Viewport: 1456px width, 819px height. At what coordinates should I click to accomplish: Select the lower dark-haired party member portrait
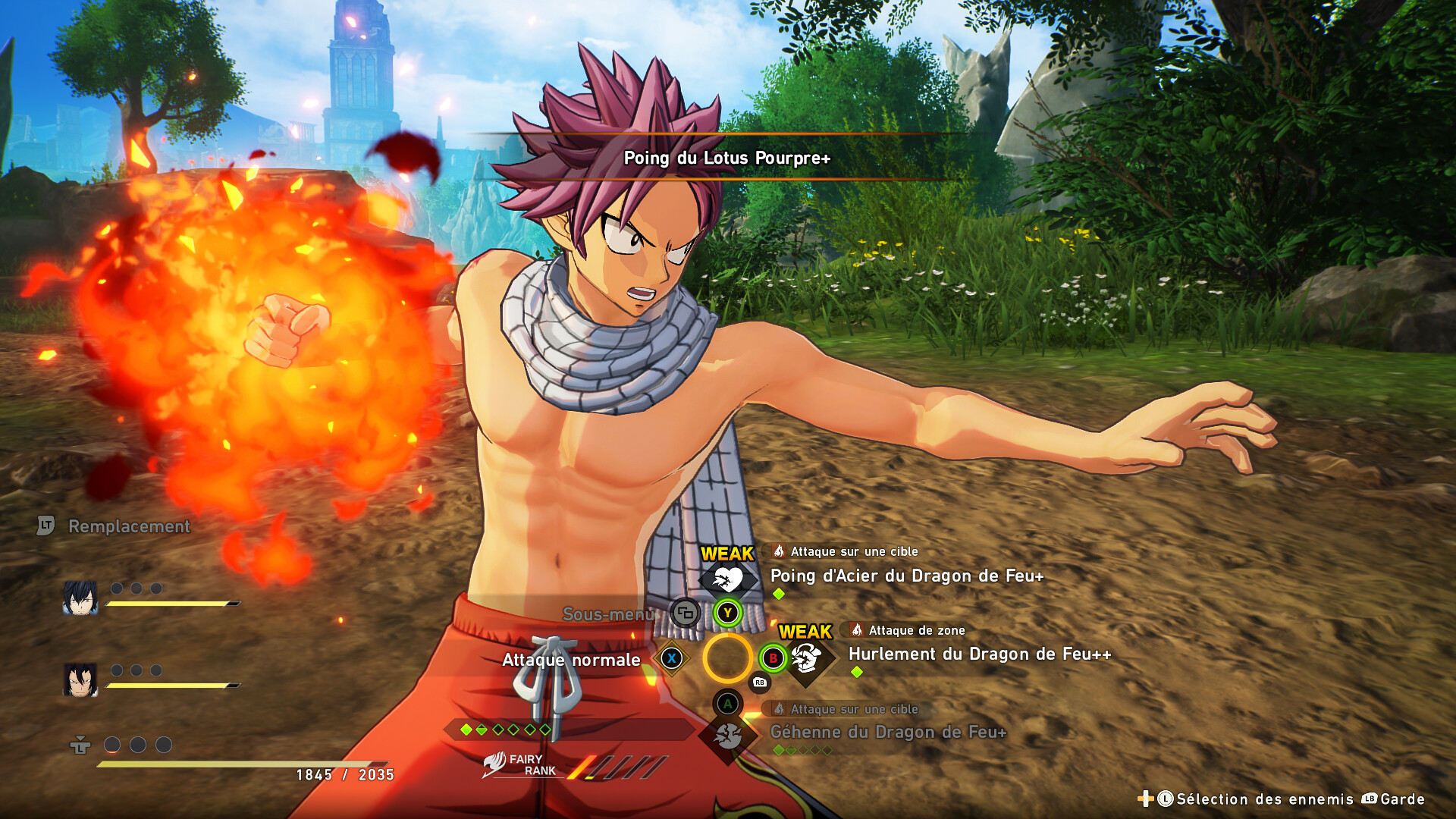[x=80, y=679]
